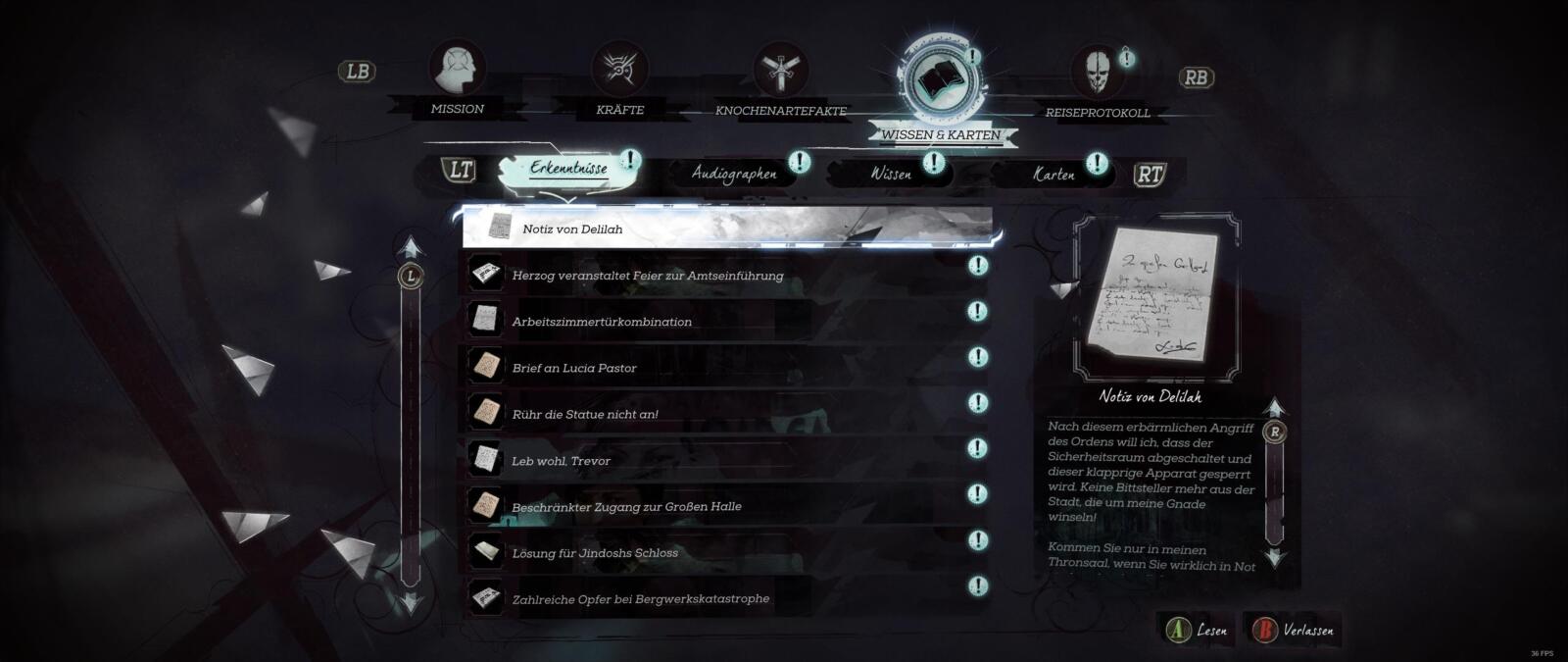Viewport: 1568px width, 662px height.
Task: Open the Karten sub-tab
Action: [x=1053, y=175]
